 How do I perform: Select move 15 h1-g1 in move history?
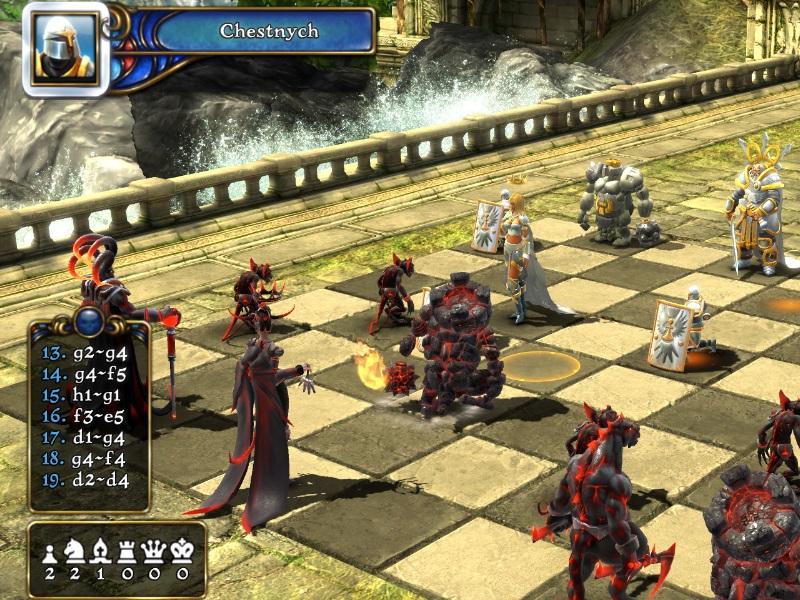click(x=85, y=395)
